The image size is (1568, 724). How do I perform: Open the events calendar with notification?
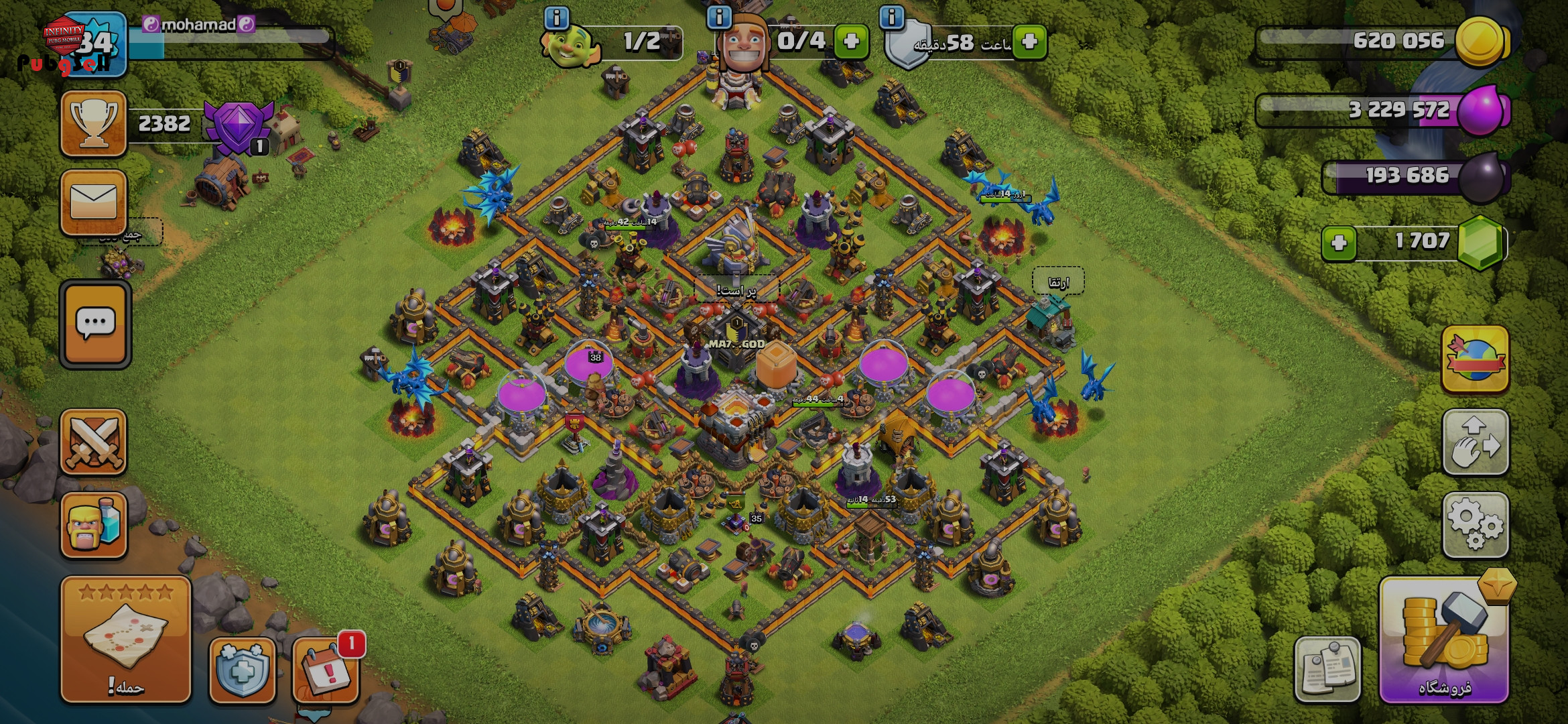(x=326, y=670)
